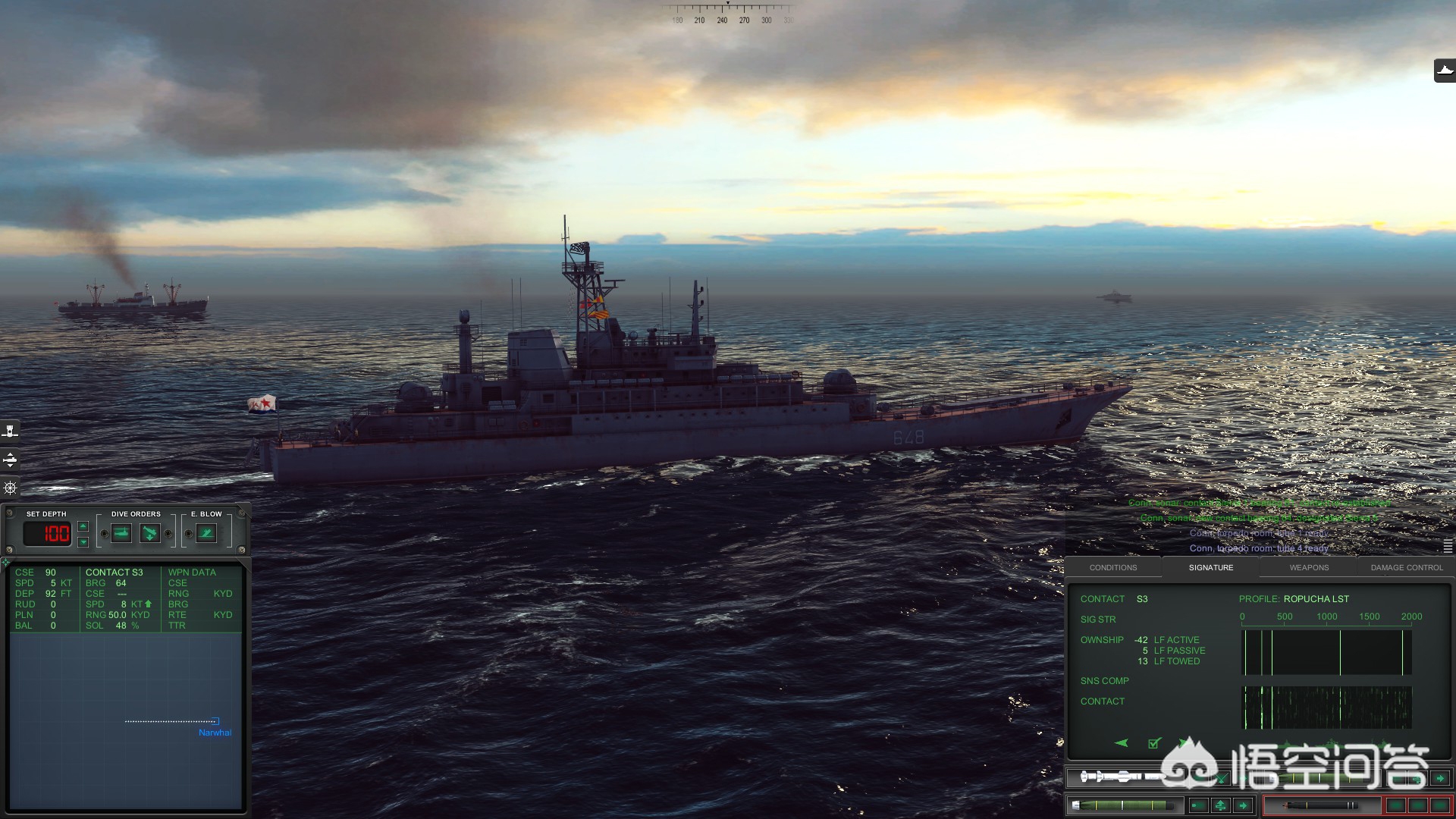Image resolution: width=1456 pixels, height=819 pixels.
Task: Open the Damage Control tab
Action: tap(1406, 567)
